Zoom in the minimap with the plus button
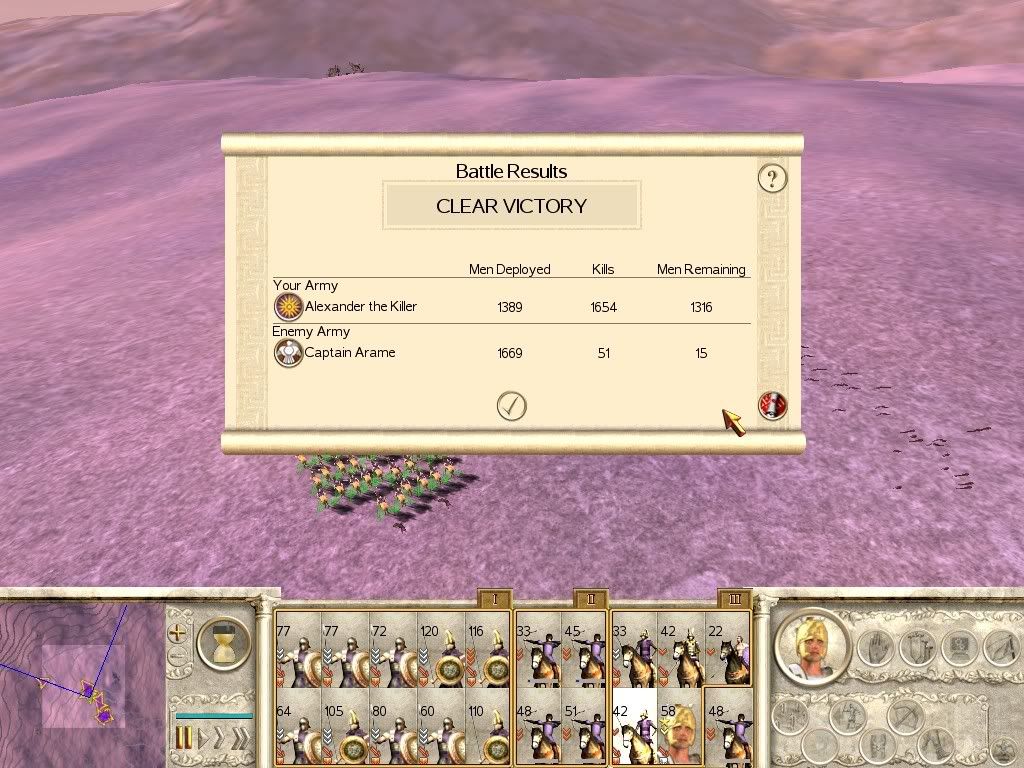The width and height of the screenshot is (1024, 768). tap(177, 632)
